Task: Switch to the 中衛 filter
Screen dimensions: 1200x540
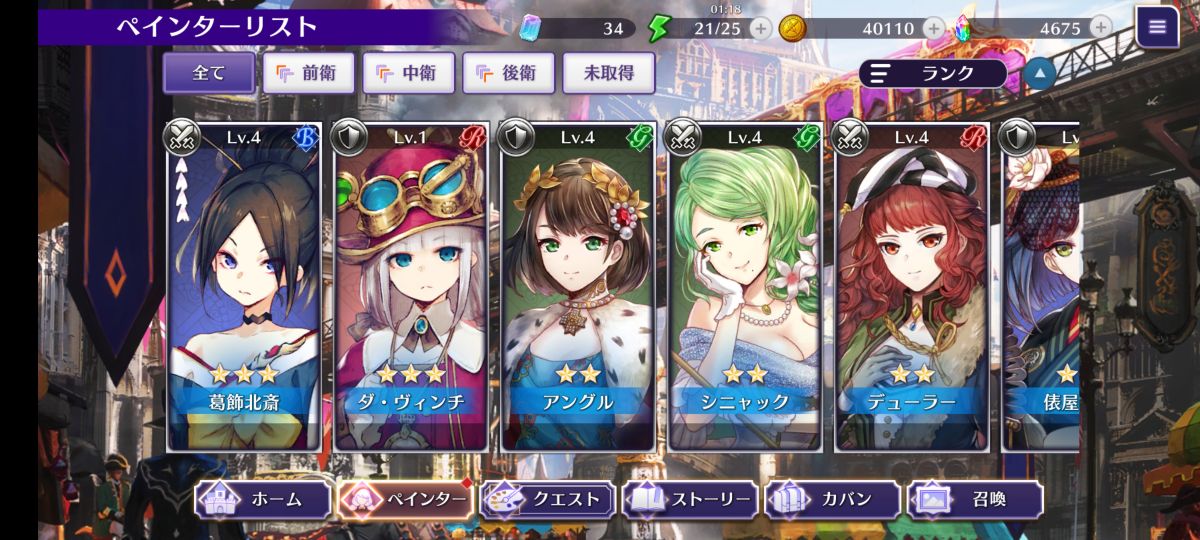Action: point(408,73)
